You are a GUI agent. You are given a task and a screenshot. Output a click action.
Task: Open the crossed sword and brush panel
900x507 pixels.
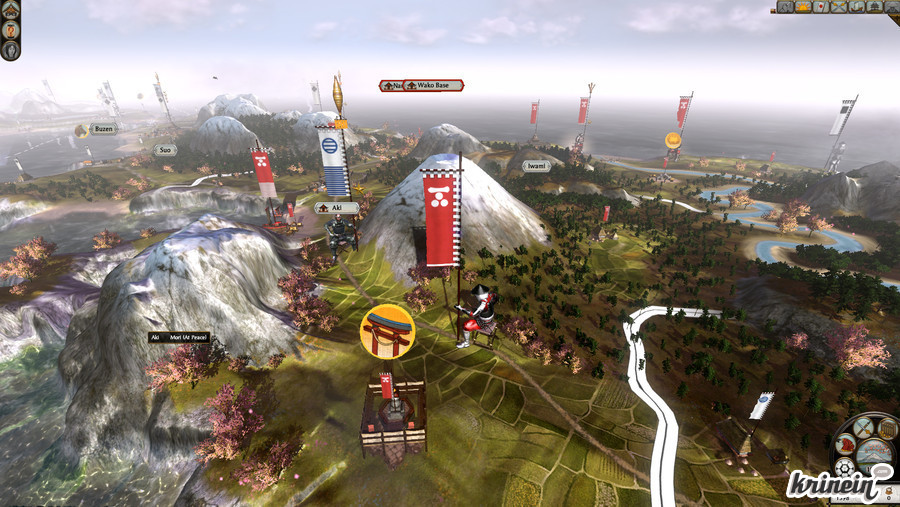coord(863,428)
